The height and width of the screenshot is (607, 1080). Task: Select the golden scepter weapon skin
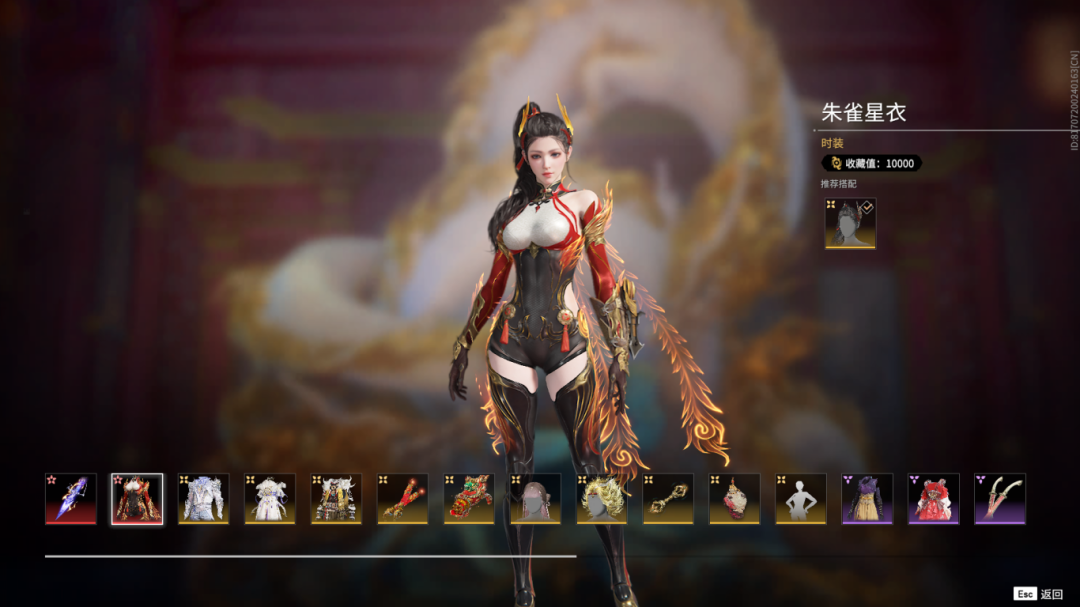(668, 498)
